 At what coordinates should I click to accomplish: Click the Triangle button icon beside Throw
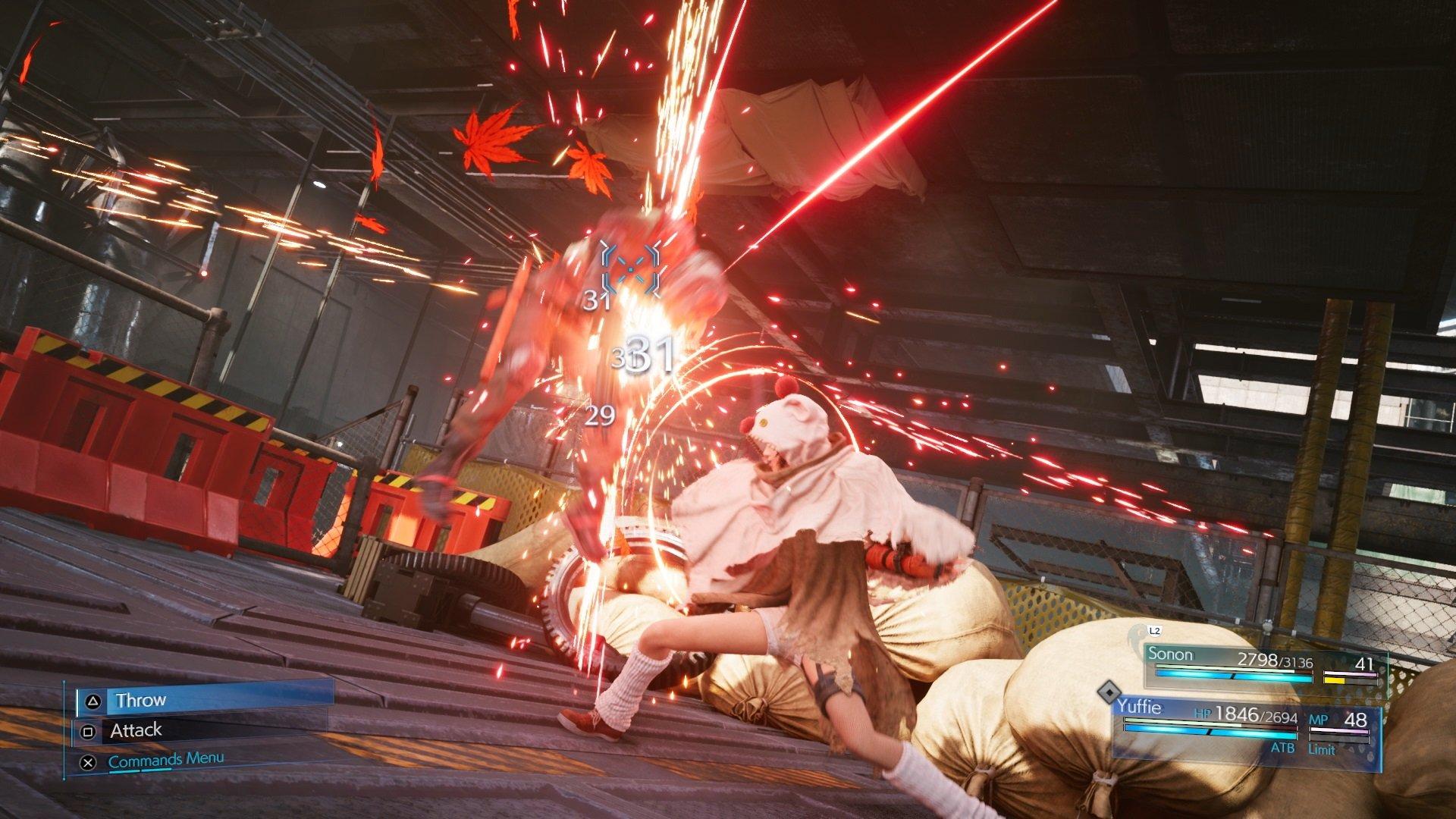(93, 701)
